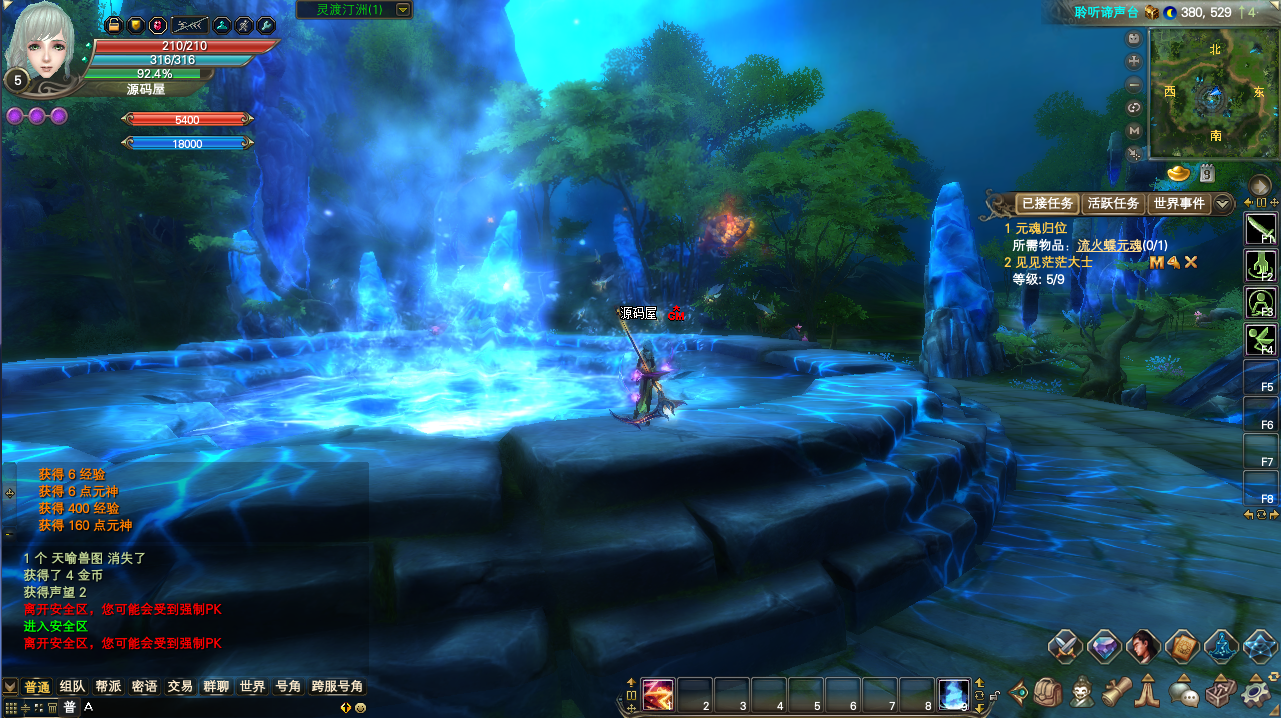Use the F1 green sword skill

tap(1260, 230)
